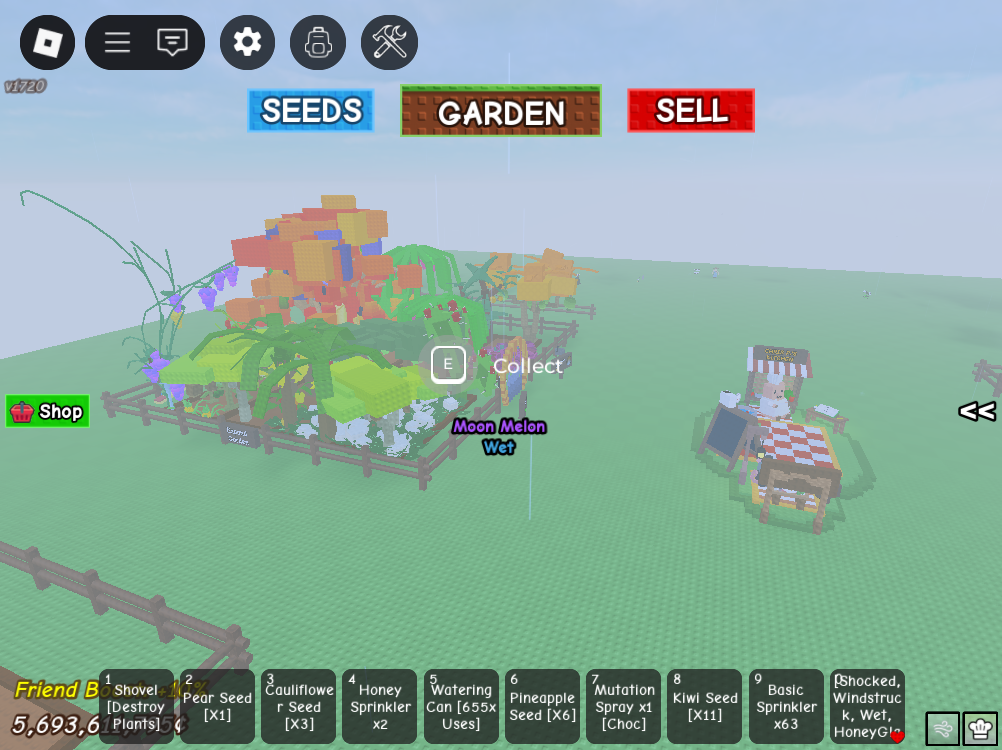Equip the Mutation Spray
Screen dimensions: 1002x750
pos(623,707)
